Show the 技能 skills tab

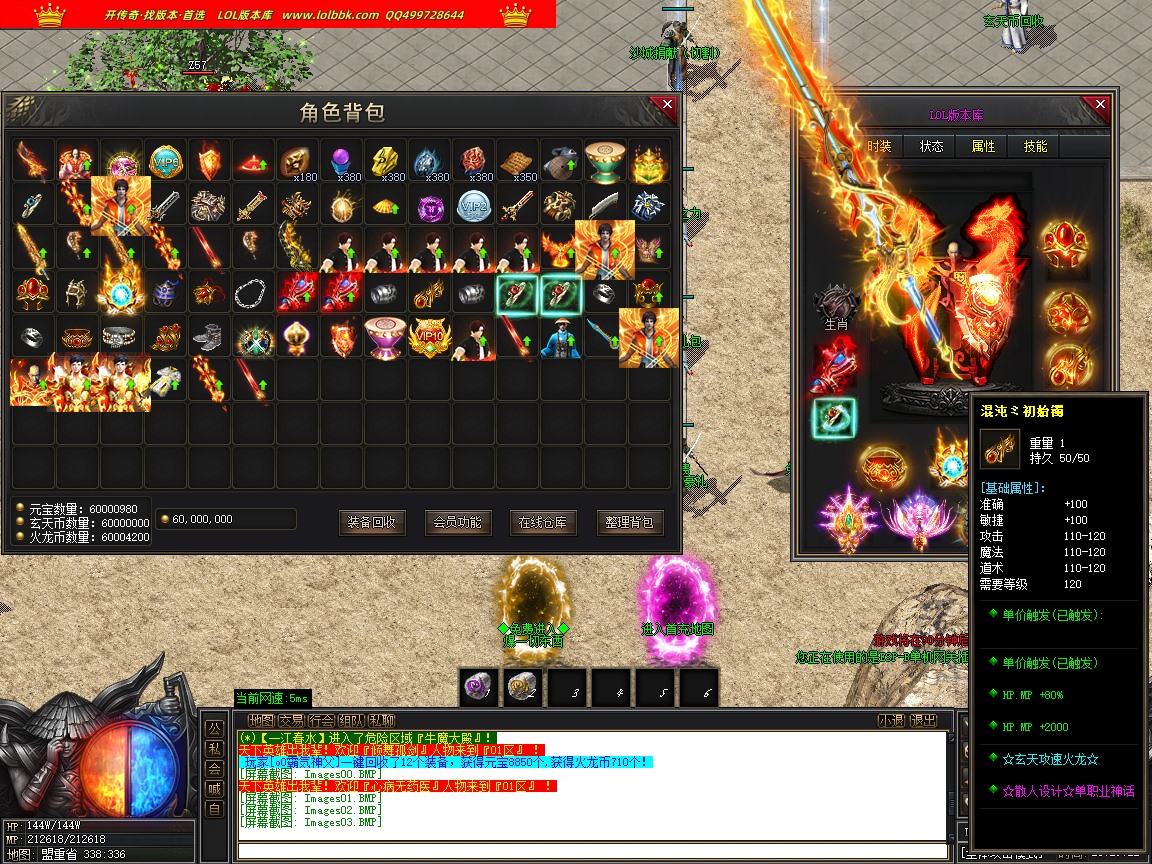pyautogui.click(x=1035, y=146)
